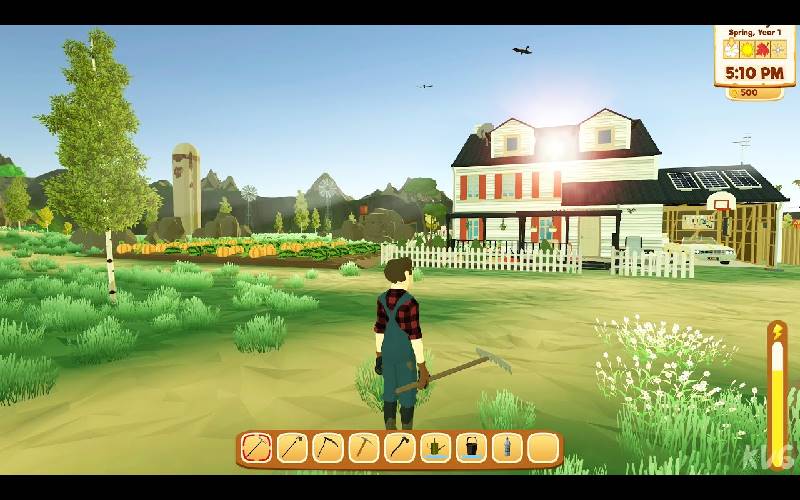Image resolution: width=800 pixels, height=500 pixels.
Task: Pick the bottle item slot
Action: [507, 447]
